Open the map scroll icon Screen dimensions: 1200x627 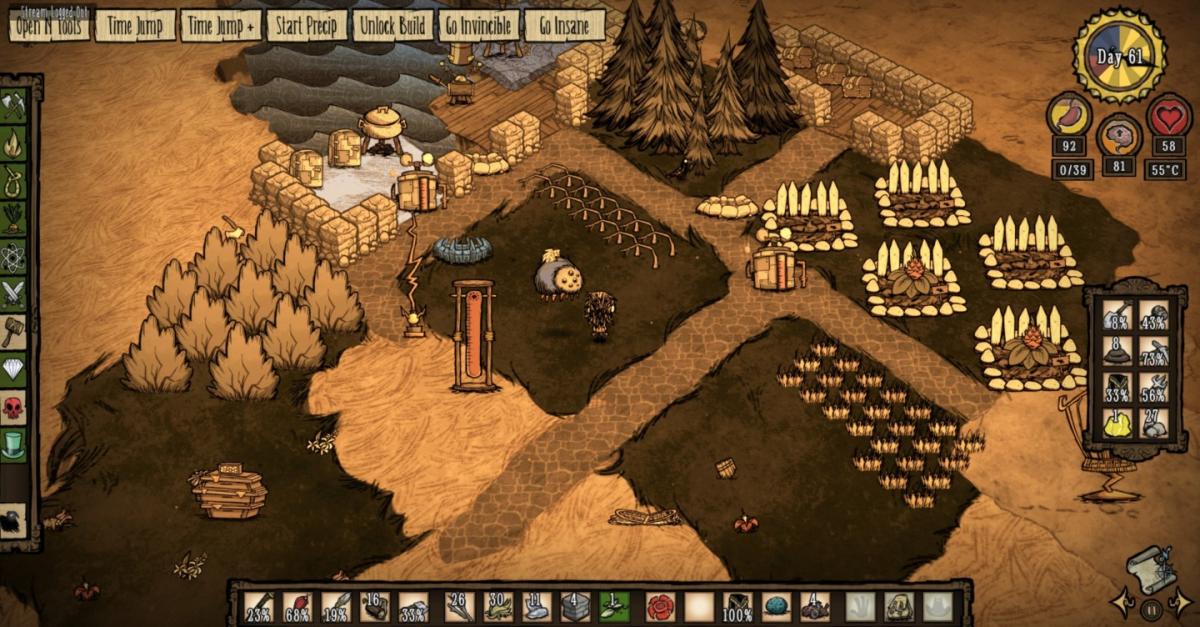point(1149,566)
